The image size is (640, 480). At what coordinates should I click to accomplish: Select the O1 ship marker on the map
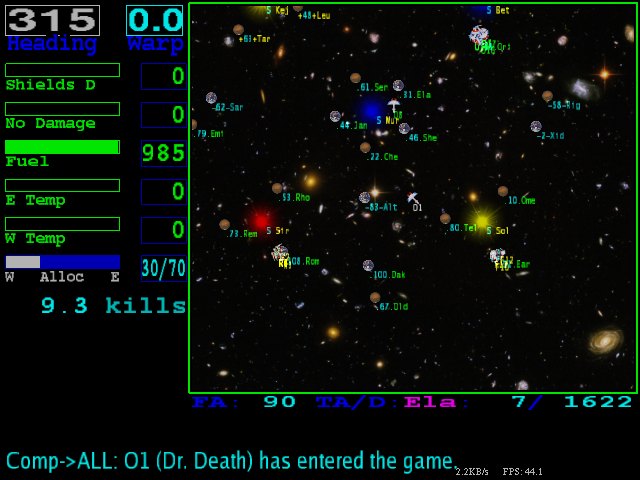(412, 198)
